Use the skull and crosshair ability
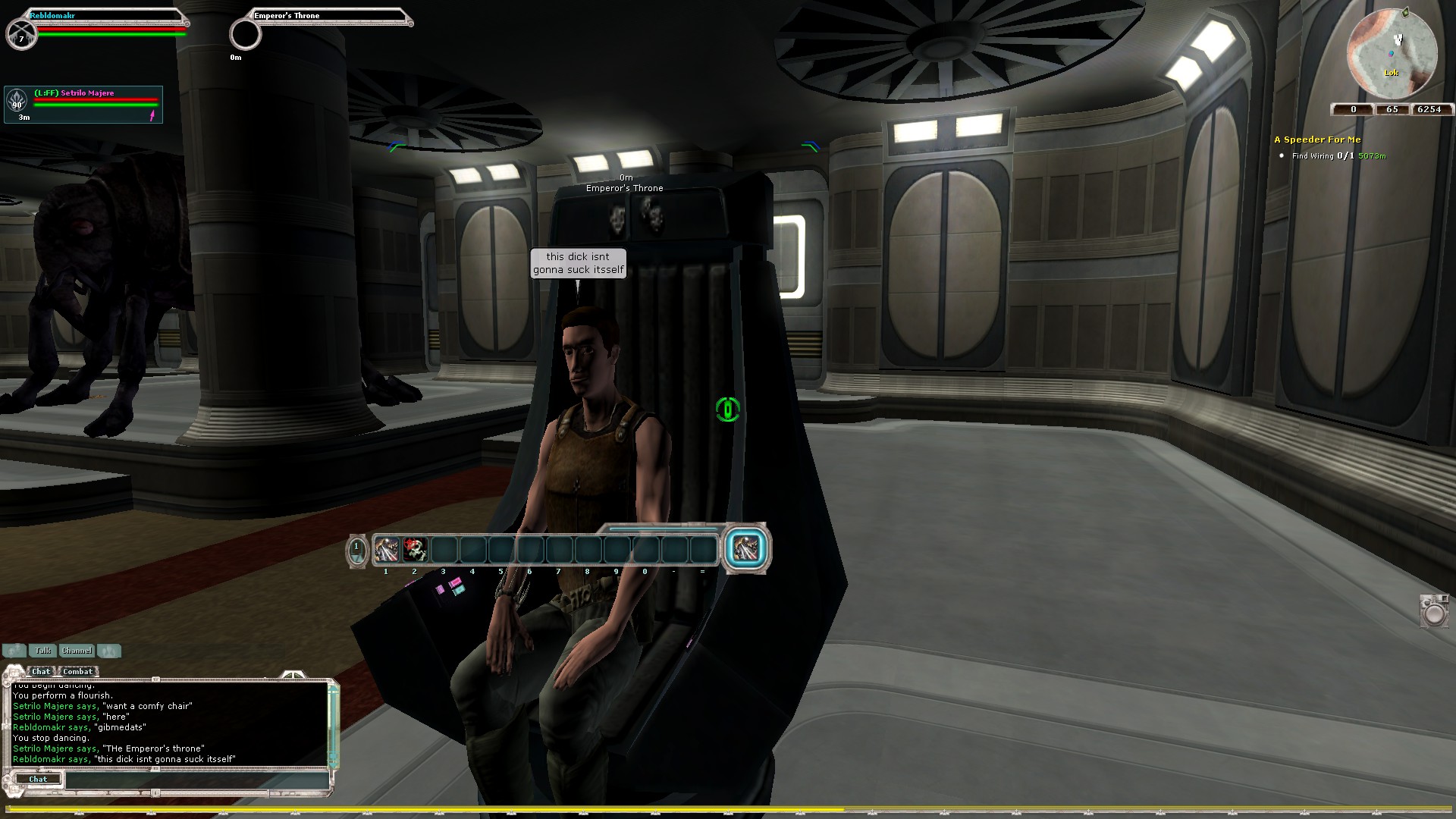 415,550
